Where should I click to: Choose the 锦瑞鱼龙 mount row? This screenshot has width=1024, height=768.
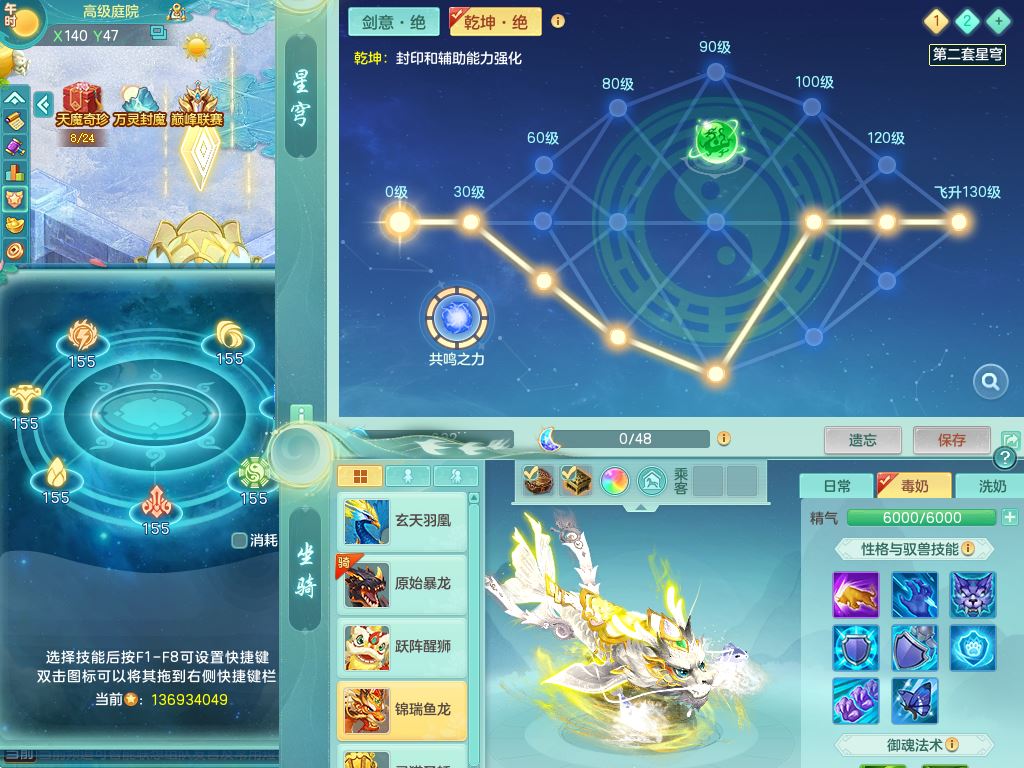click(x=403, y=710)
